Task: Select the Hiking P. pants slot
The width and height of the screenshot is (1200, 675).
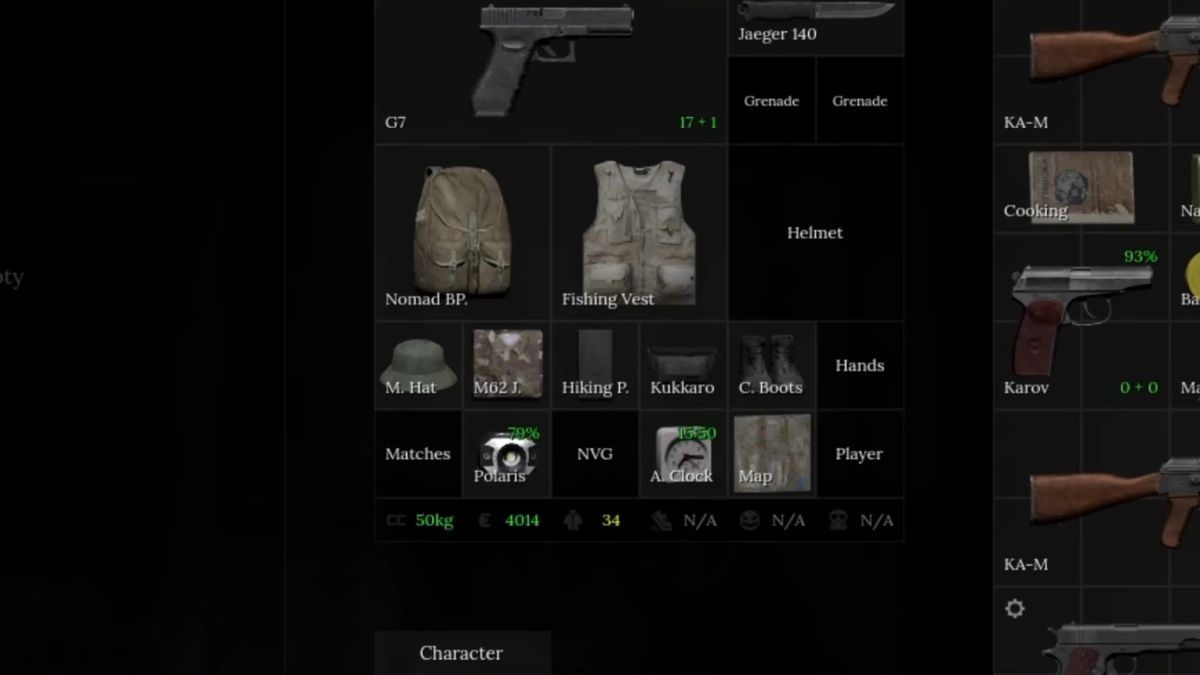Action: [595, 365]
